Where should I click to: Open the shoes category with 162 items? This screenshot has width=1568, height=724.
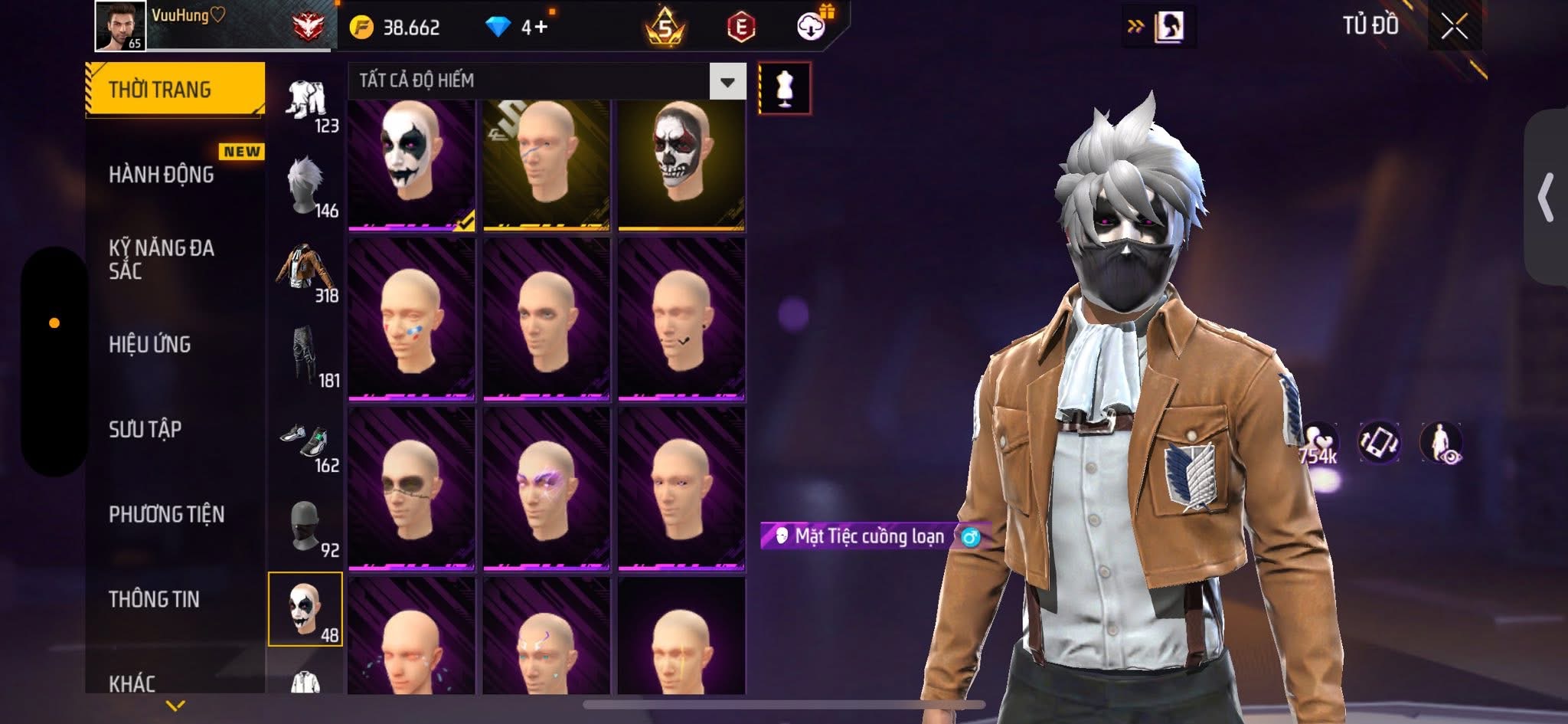point(306,442)
